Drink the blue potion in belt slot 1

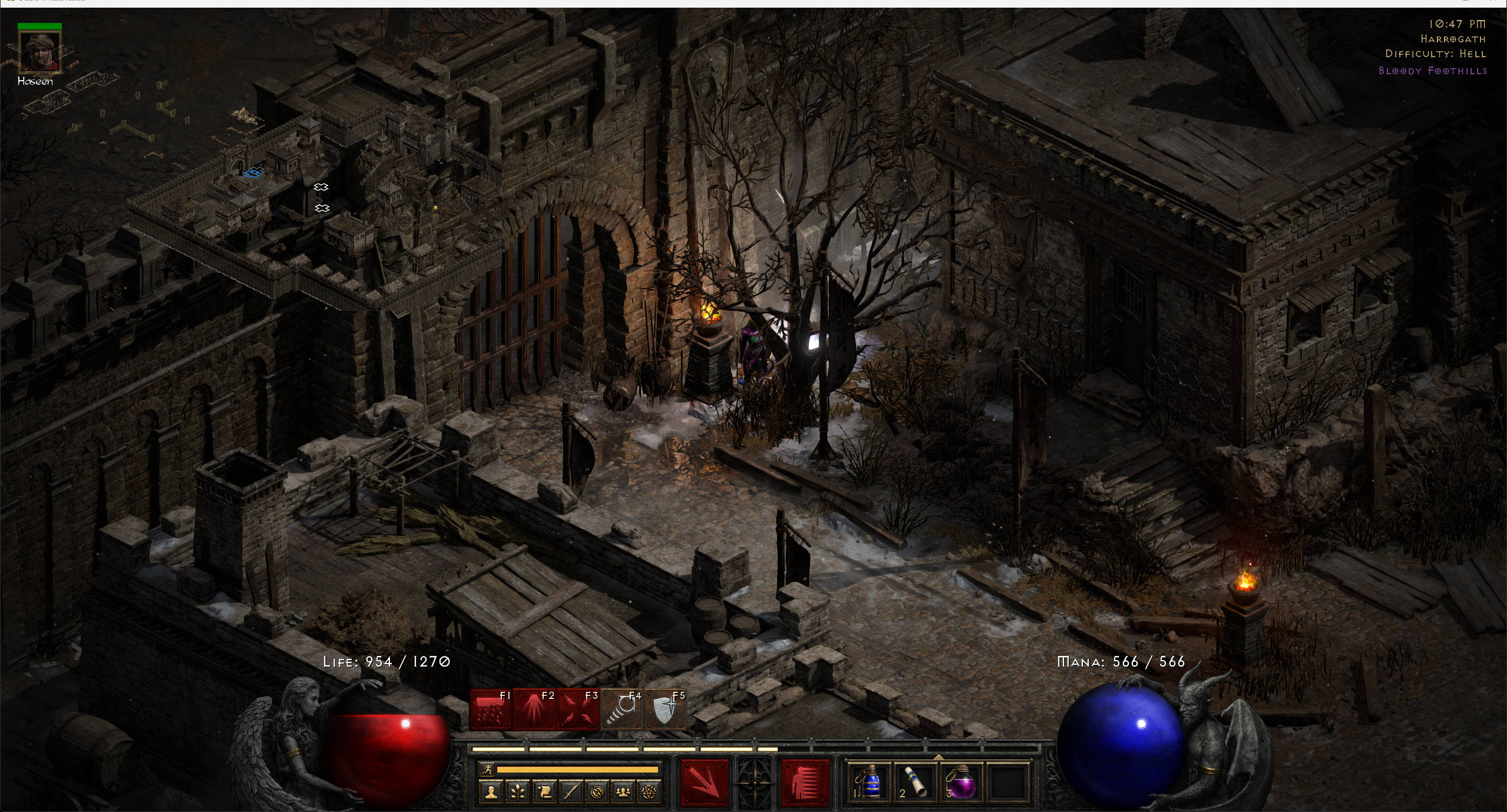[871, 783]
